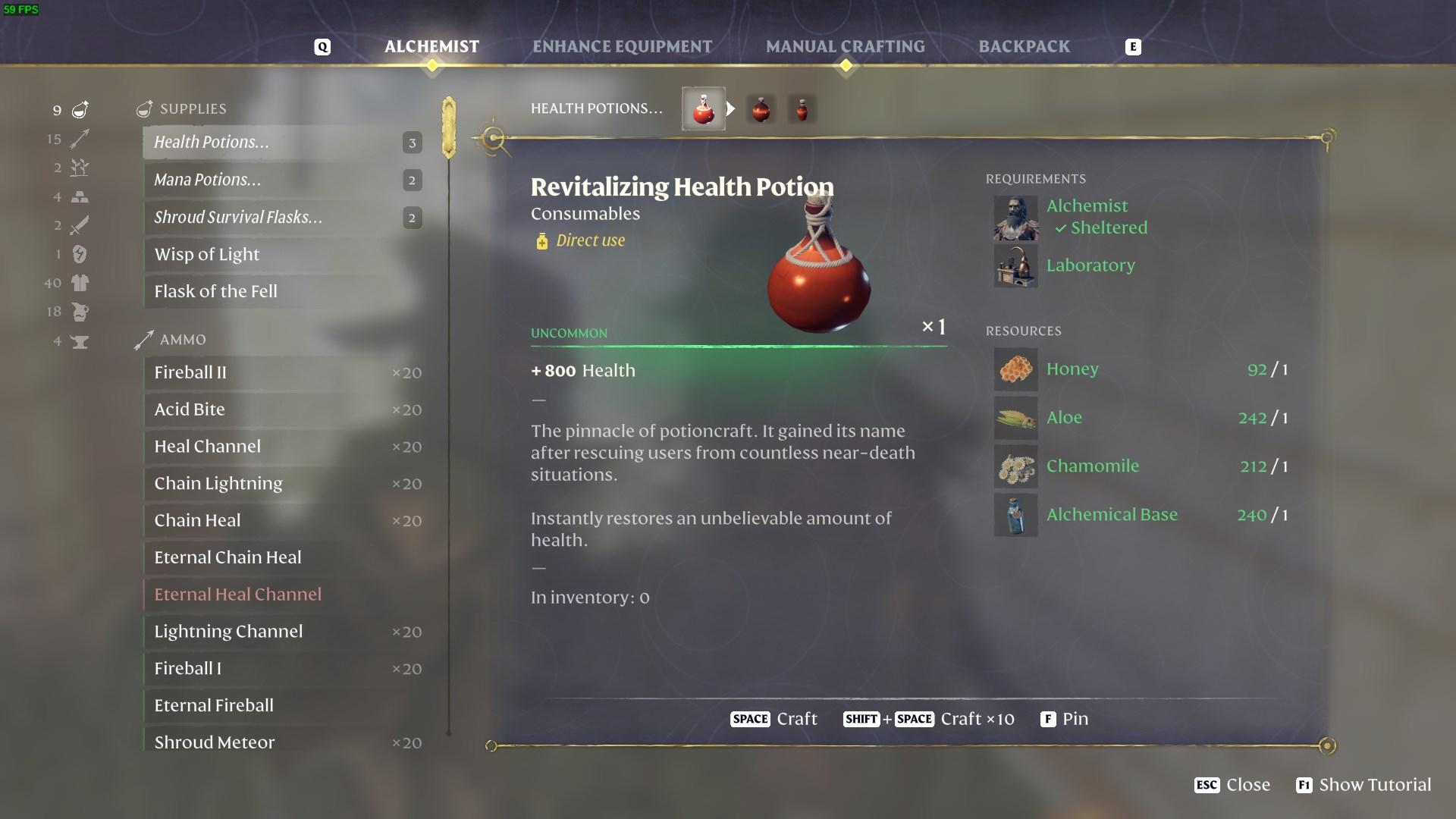Expand the Health Potions recipe group
Viewport: 1456px width, 819px height.
pos(282,143)
